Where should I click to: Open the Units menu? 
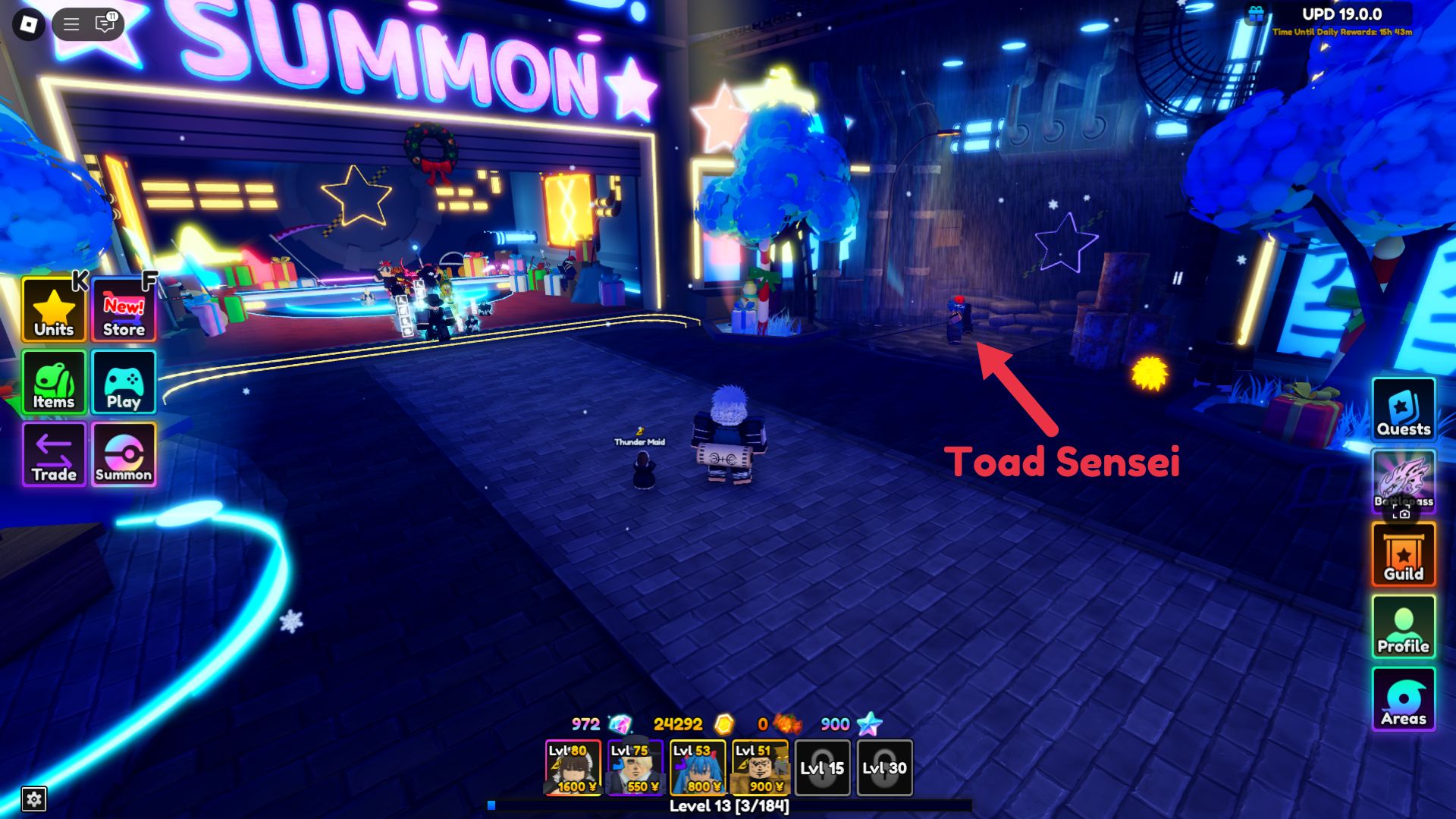(x=52, y=309)
